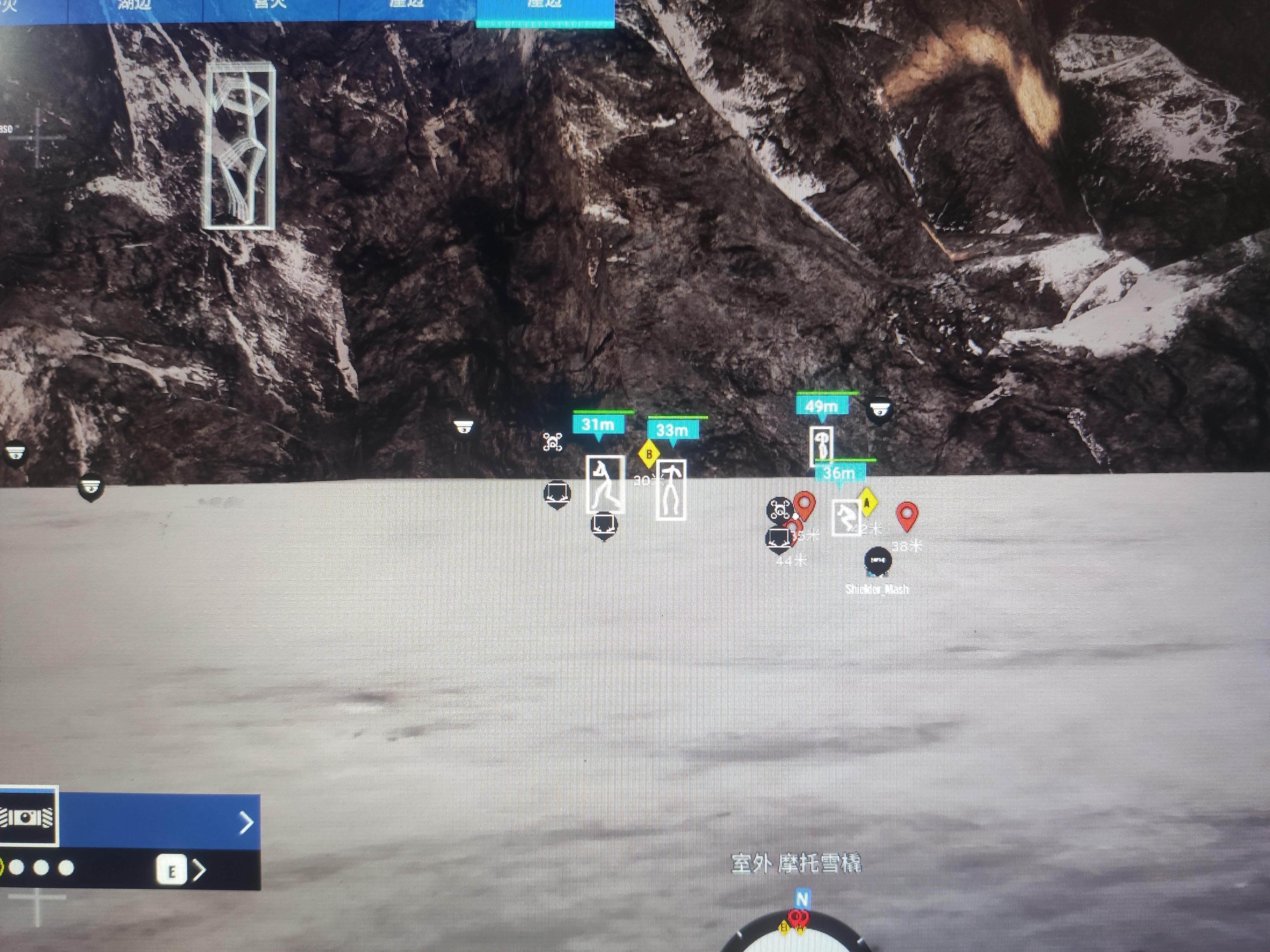1270x952 pixels.
Task: Click the yellow B objective marker
Action: 649,454
